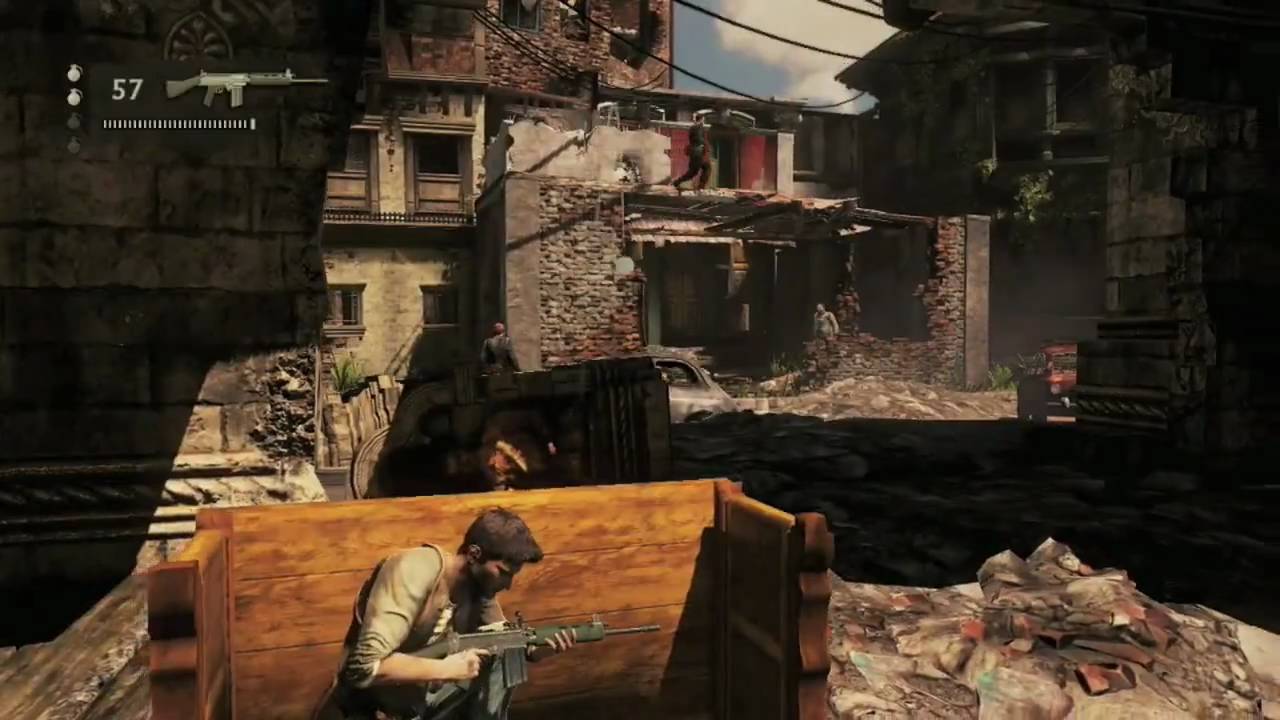This screenshot has width=1280, height=720.
Task: Collapse the grenade icon column
Action: tap(74, 110)
